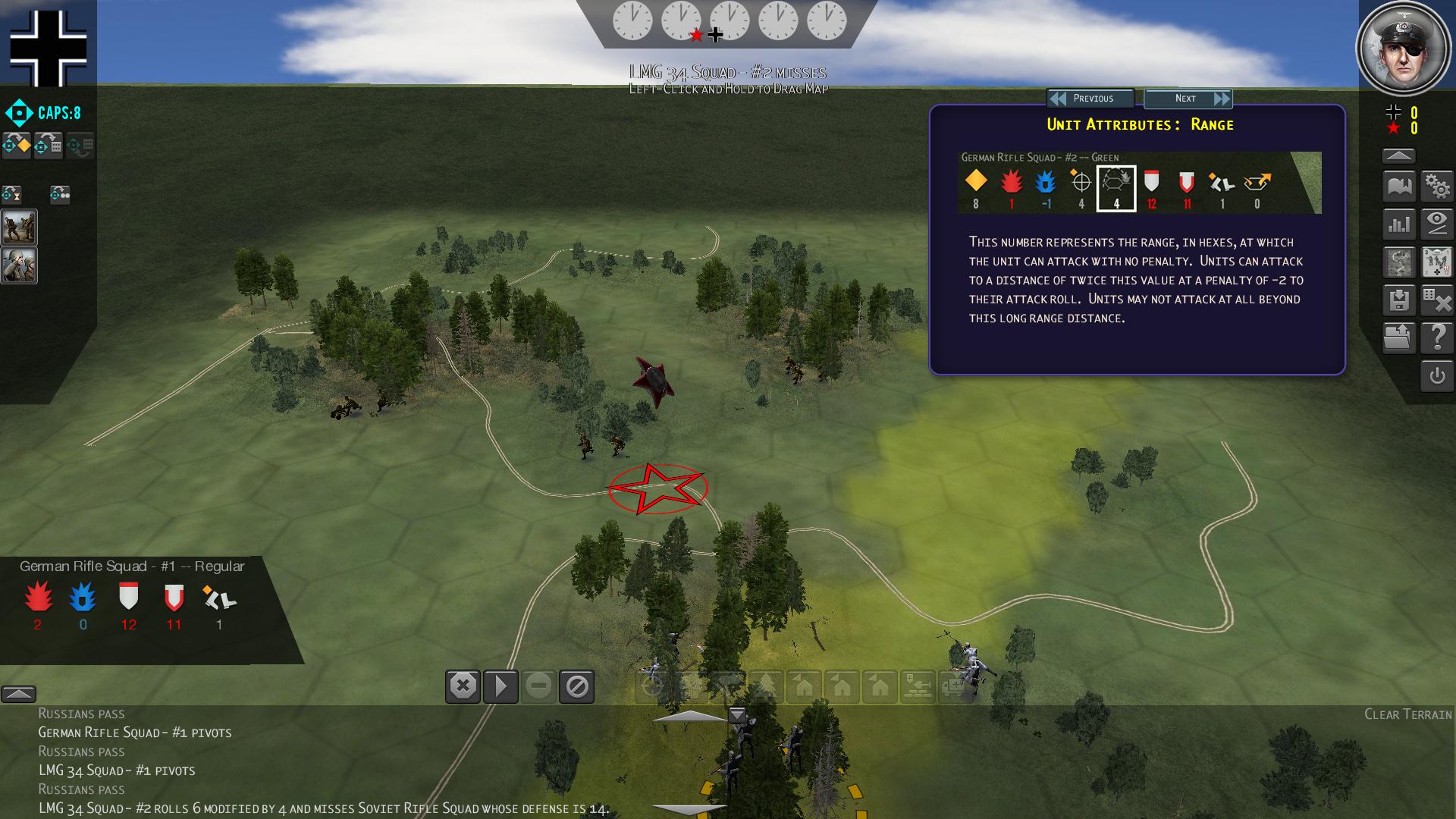Open the bookmarked book rules button
This screenshot has width=1456, height=819.
[x=1399, y=186]
